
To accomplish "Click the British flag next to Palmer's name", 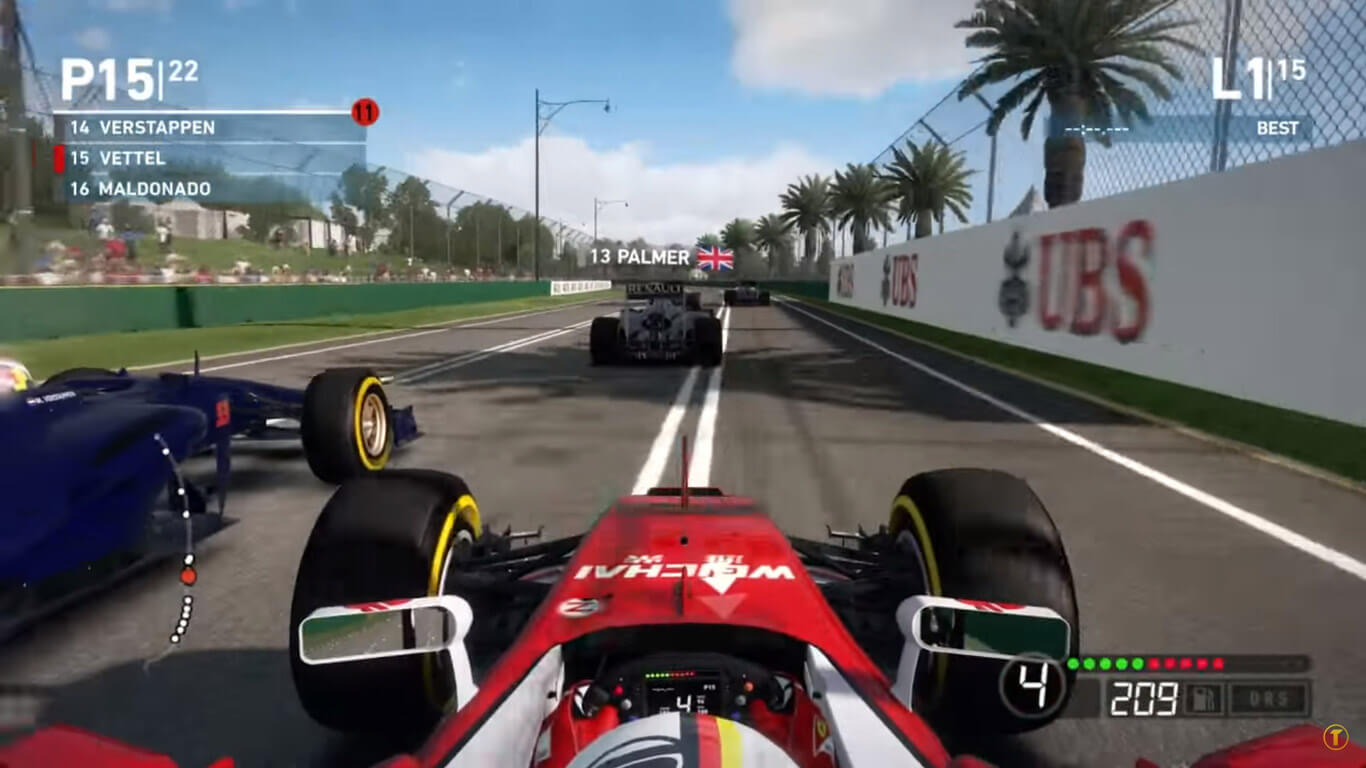I will coord(714,257).
